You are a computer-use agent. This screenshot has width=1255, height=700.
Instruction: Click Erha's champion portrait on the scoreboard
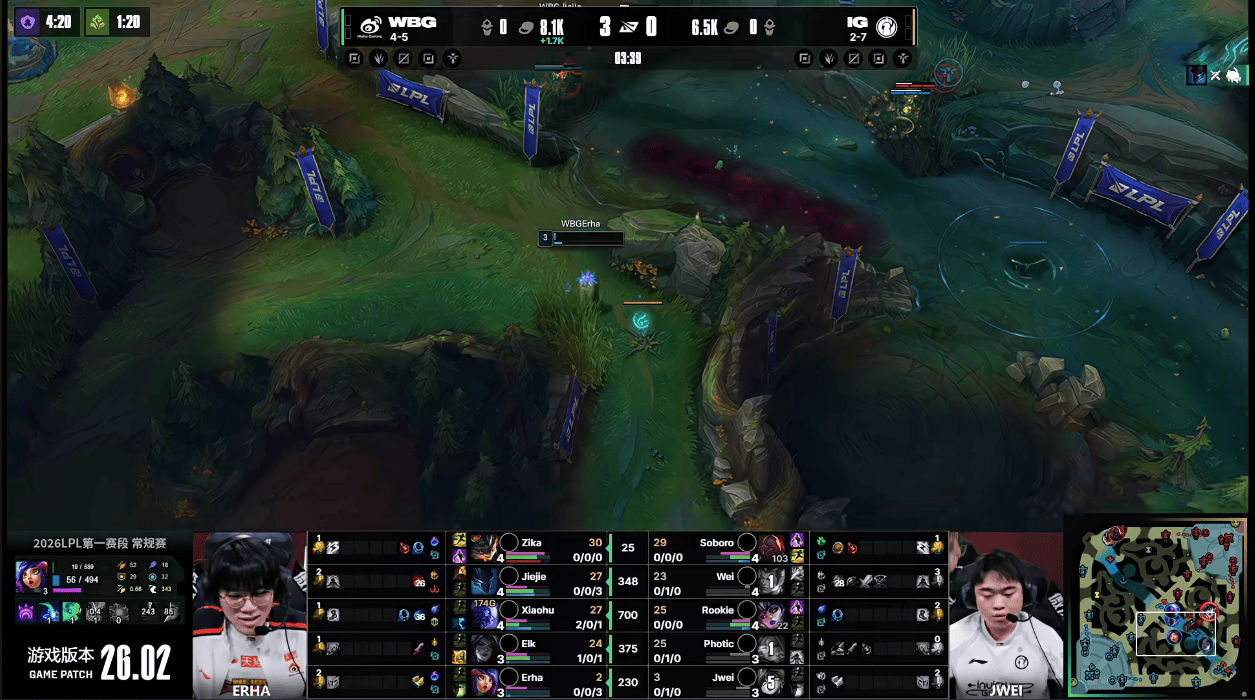[484, 682]
